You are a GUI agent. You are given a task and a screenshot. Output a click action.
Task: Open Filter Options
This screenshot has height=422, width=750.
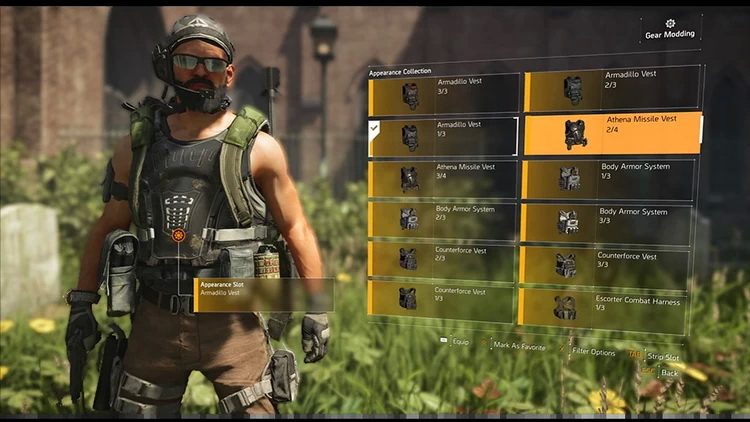(593, 351)
